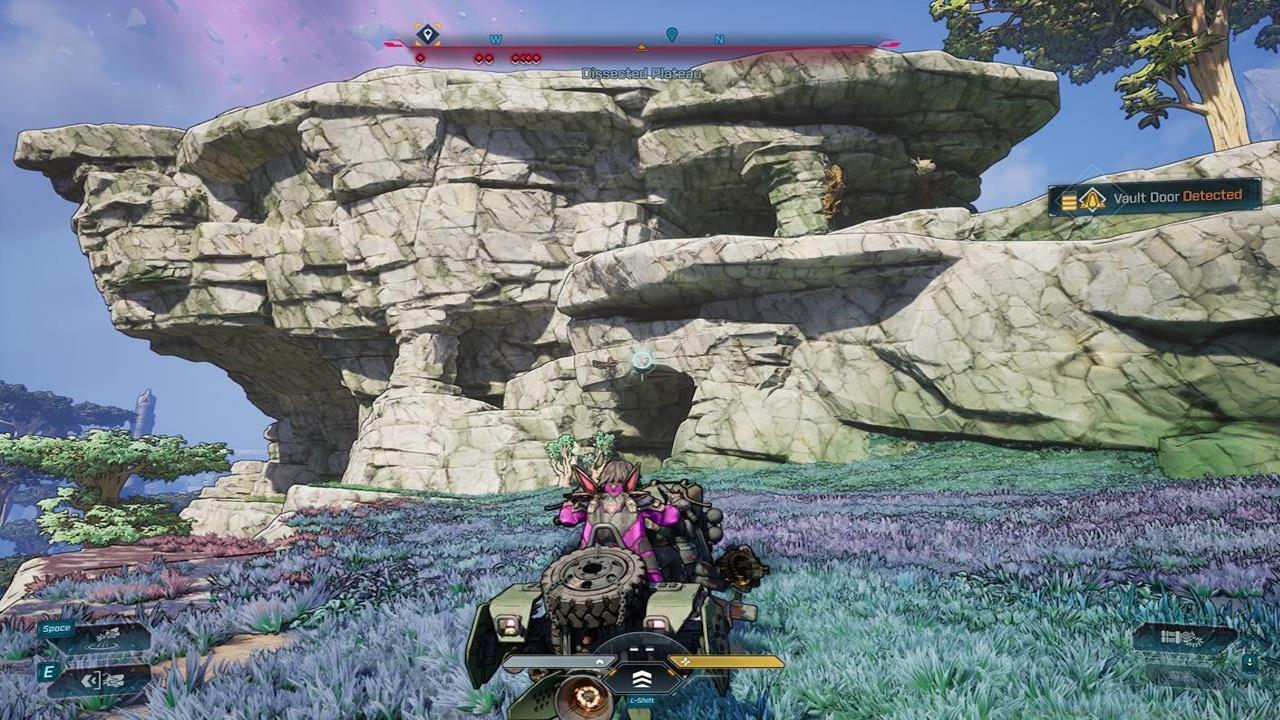The width and height of the screenshot is (1280, 720).
Task: Click the Dissected Plateau location name
Action: (642, 70)
